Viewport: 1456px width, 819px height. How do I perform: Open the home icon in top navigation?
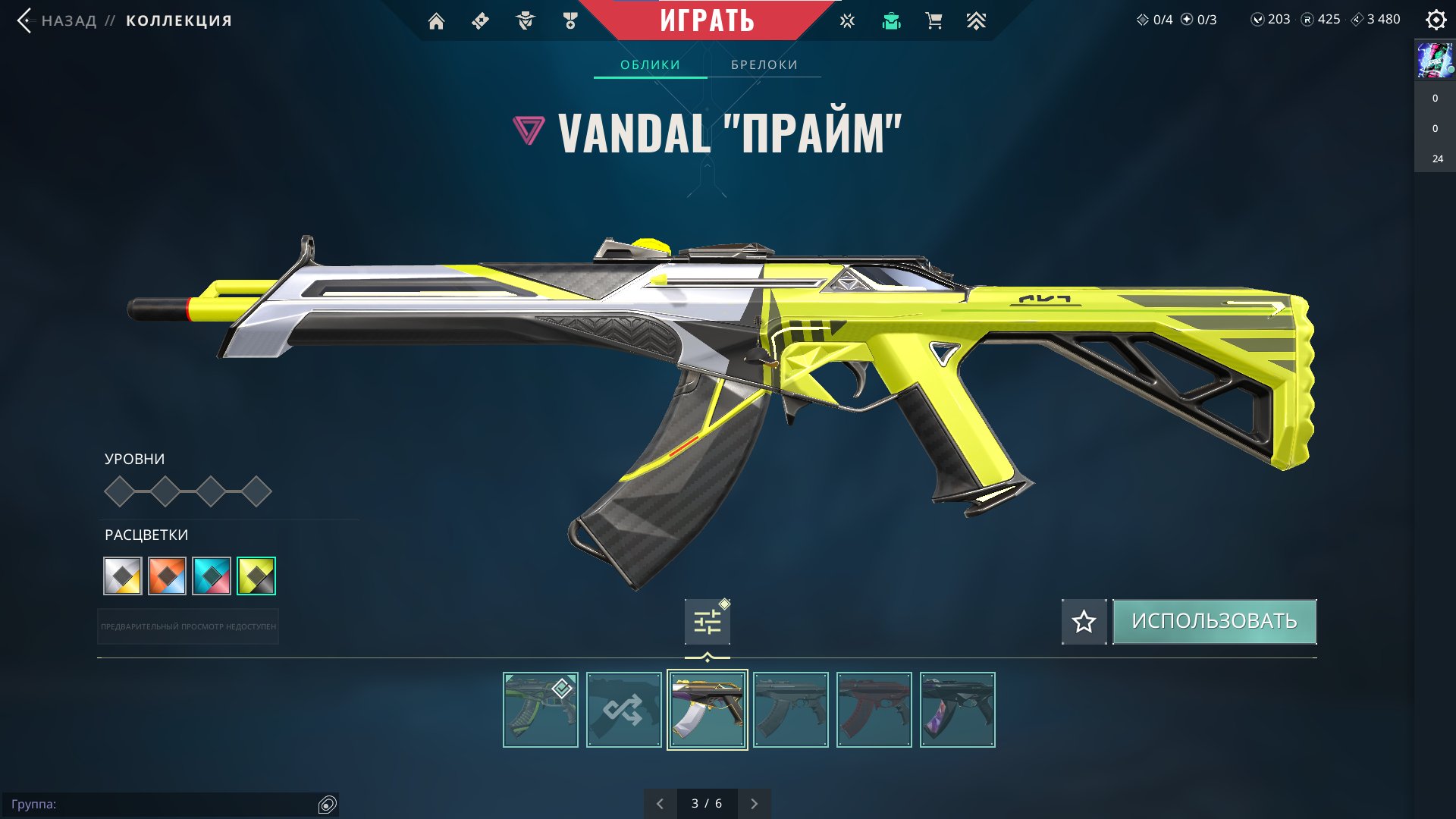tap(436, 21)
